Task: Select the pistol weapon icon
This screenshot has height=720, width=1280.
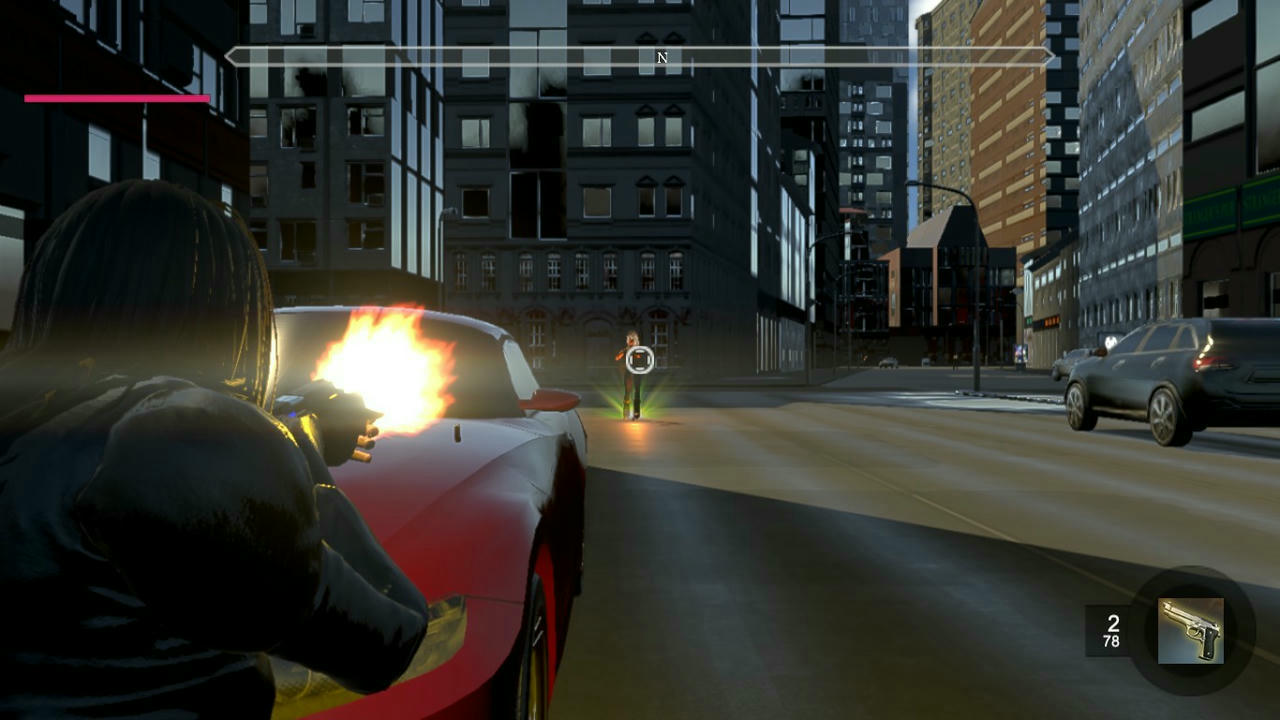Action: [1190, 630]
